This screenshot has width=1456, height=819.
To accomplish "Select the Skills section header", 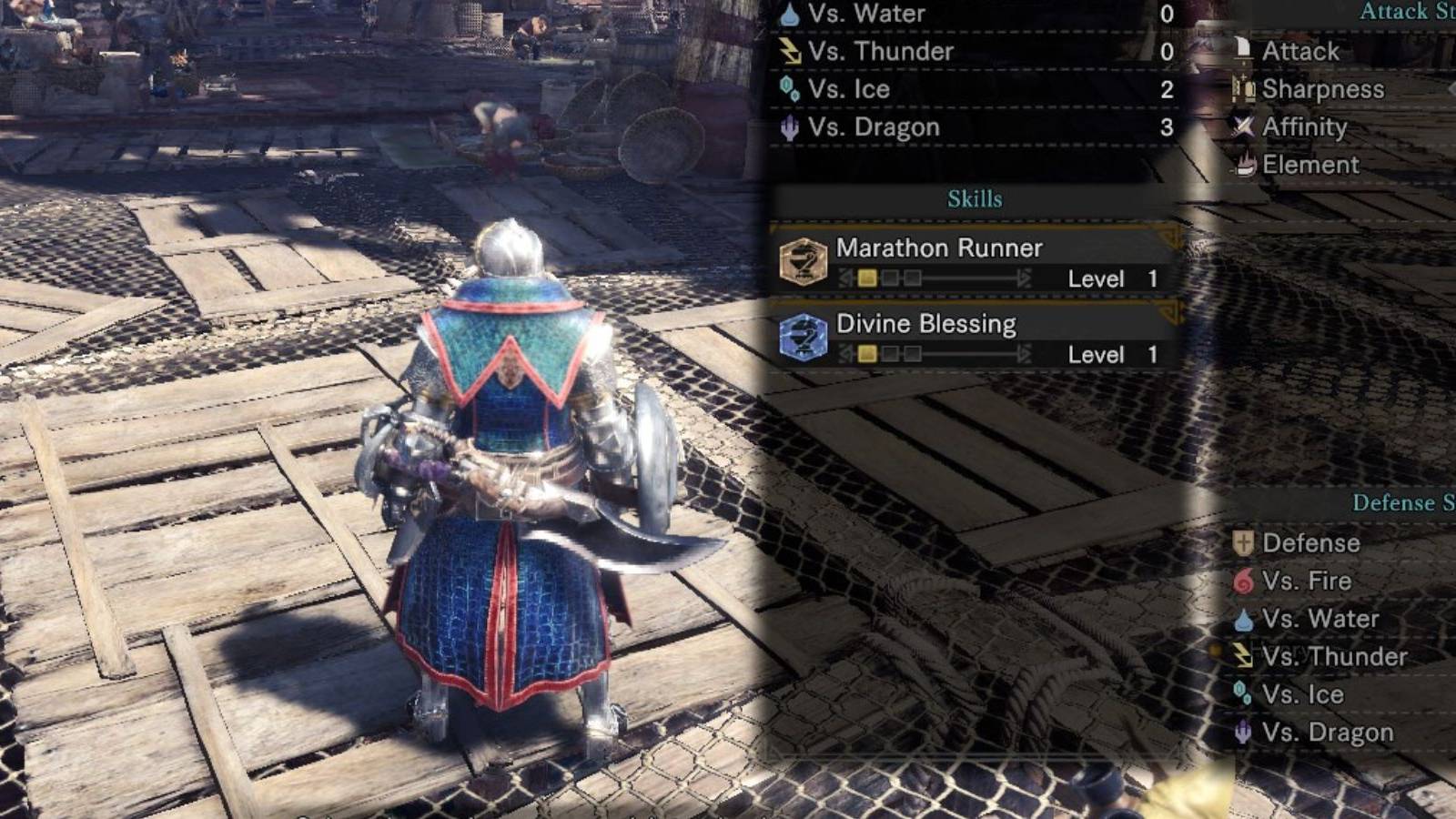I will pyautogui.click(x=976, y=199).
